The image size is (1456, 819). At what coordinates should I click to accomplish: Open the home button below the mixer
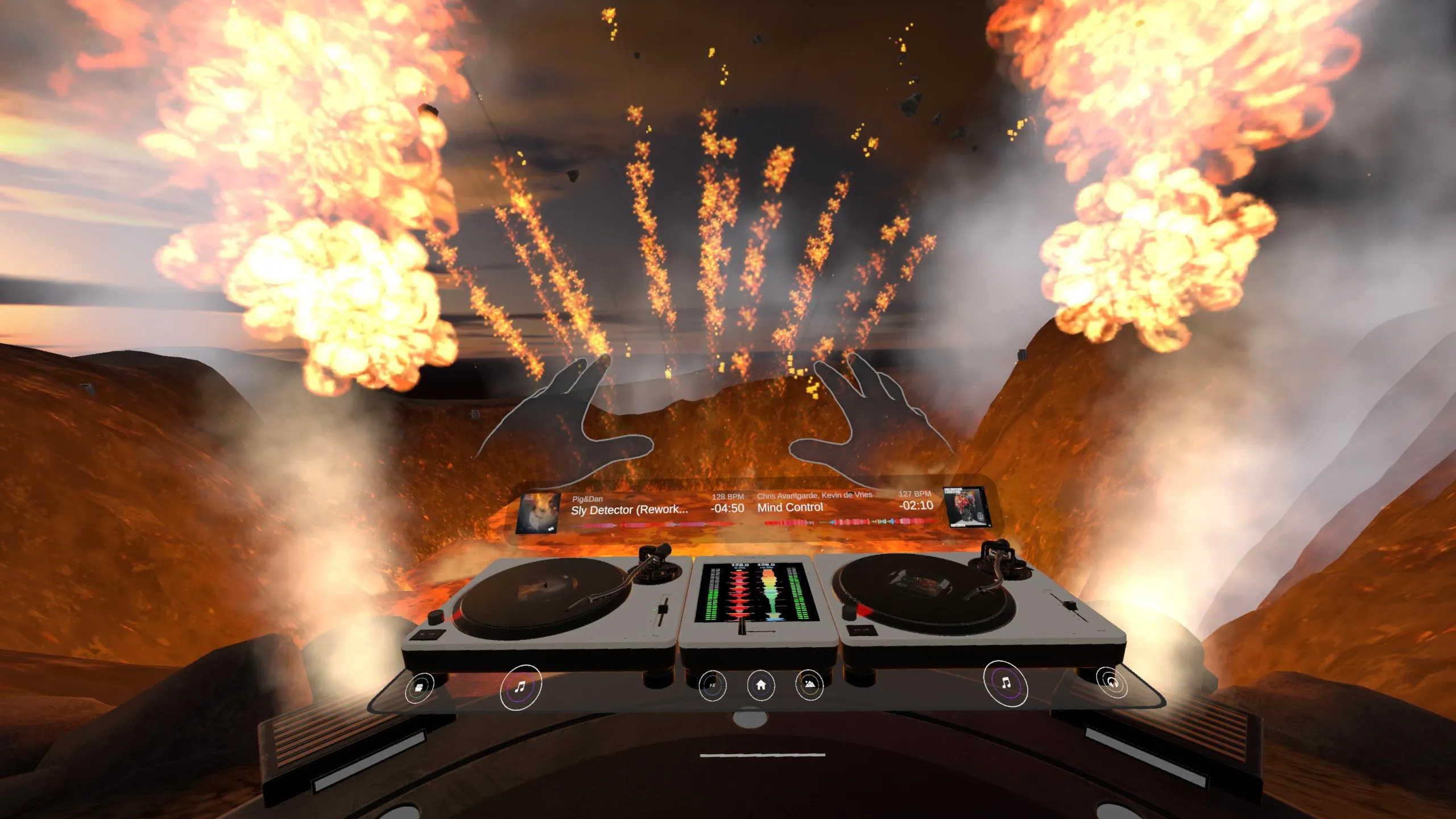(x=760, y=685)
